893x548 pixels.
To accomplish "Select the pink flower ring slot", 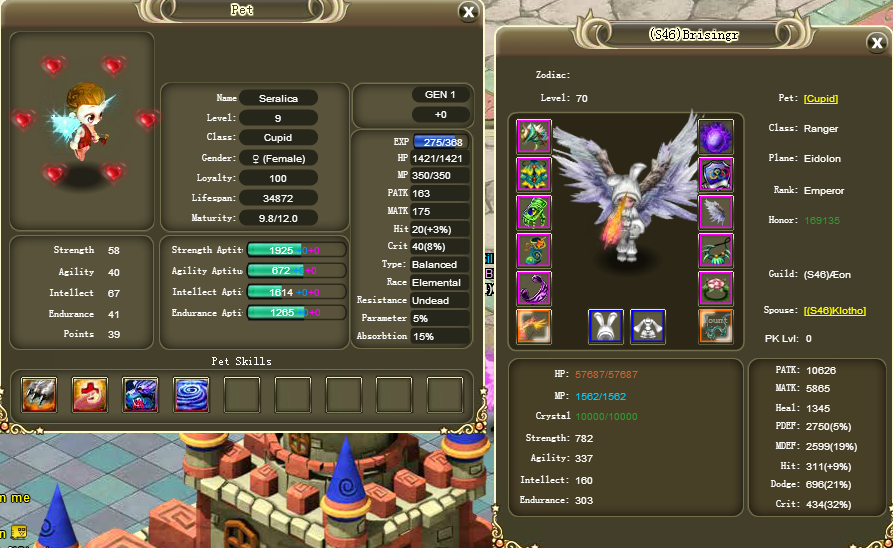I will point(716,288).
